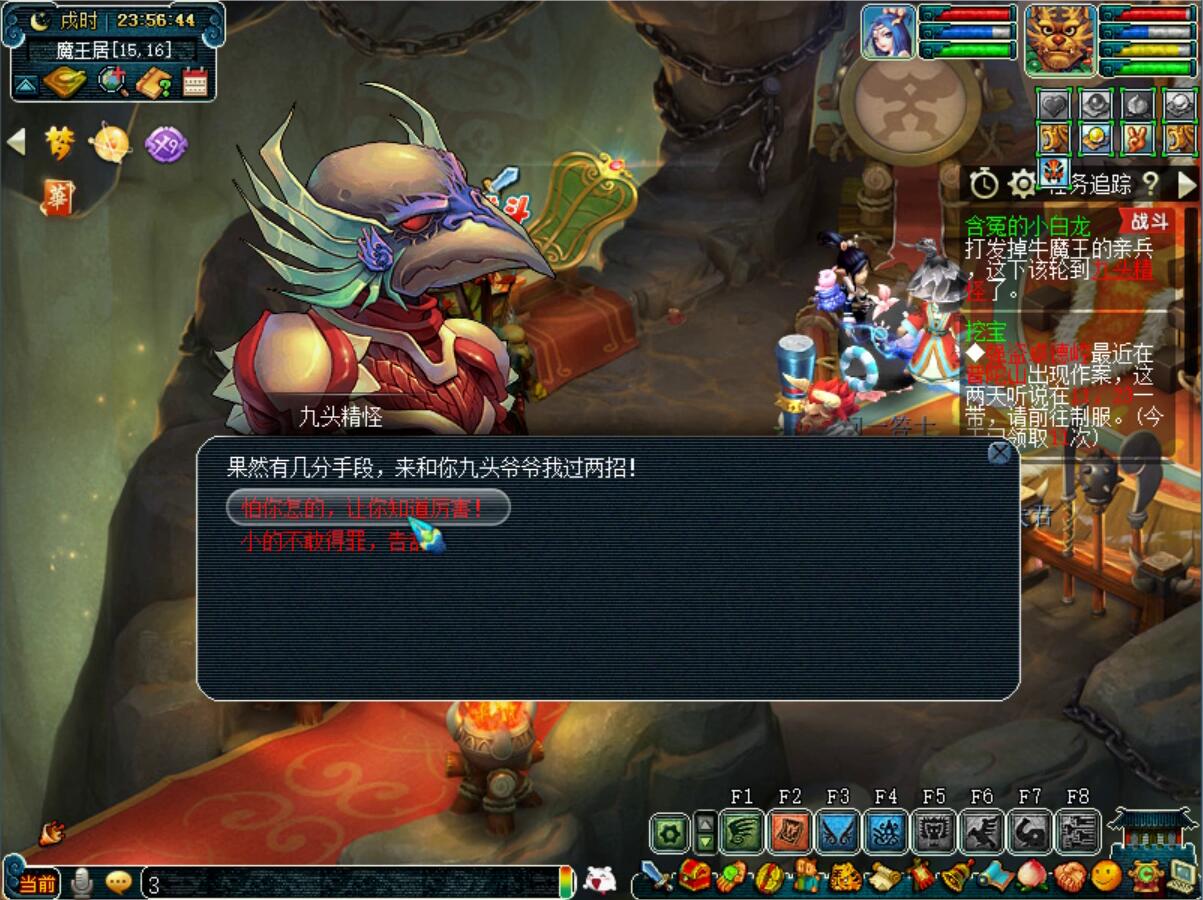Select the 含冤的小白龙 quest entry
Viewport: 1203px width, 900px height.
click(x=1027, y=223)
